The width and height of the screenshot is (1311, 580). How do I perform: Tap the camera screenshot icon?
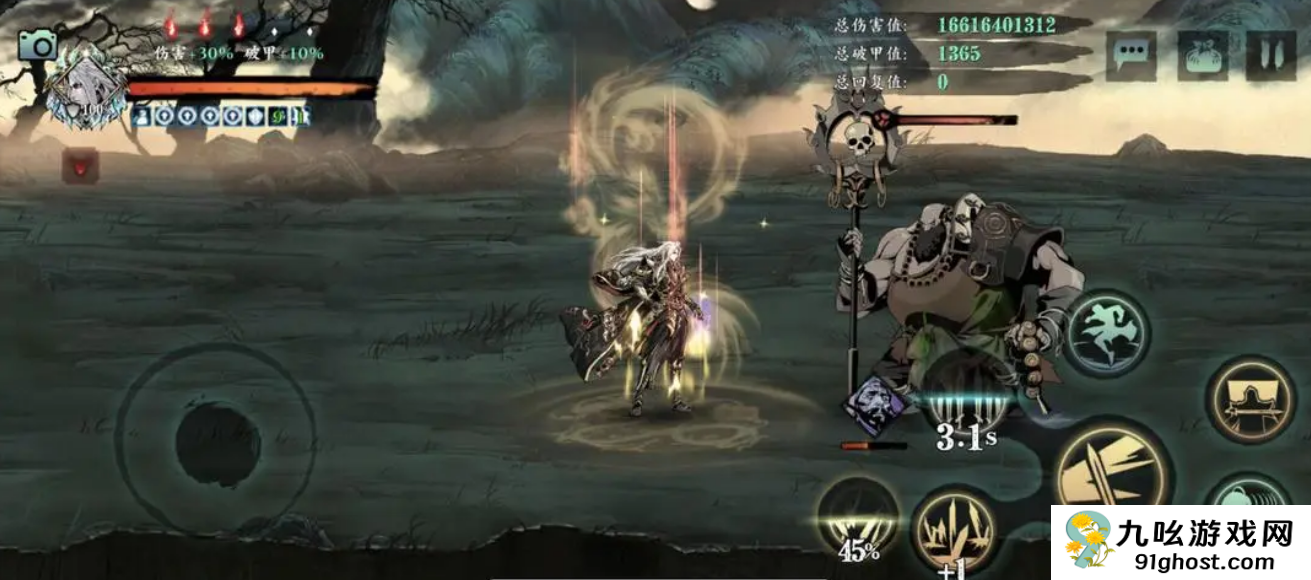coord(39,45)
